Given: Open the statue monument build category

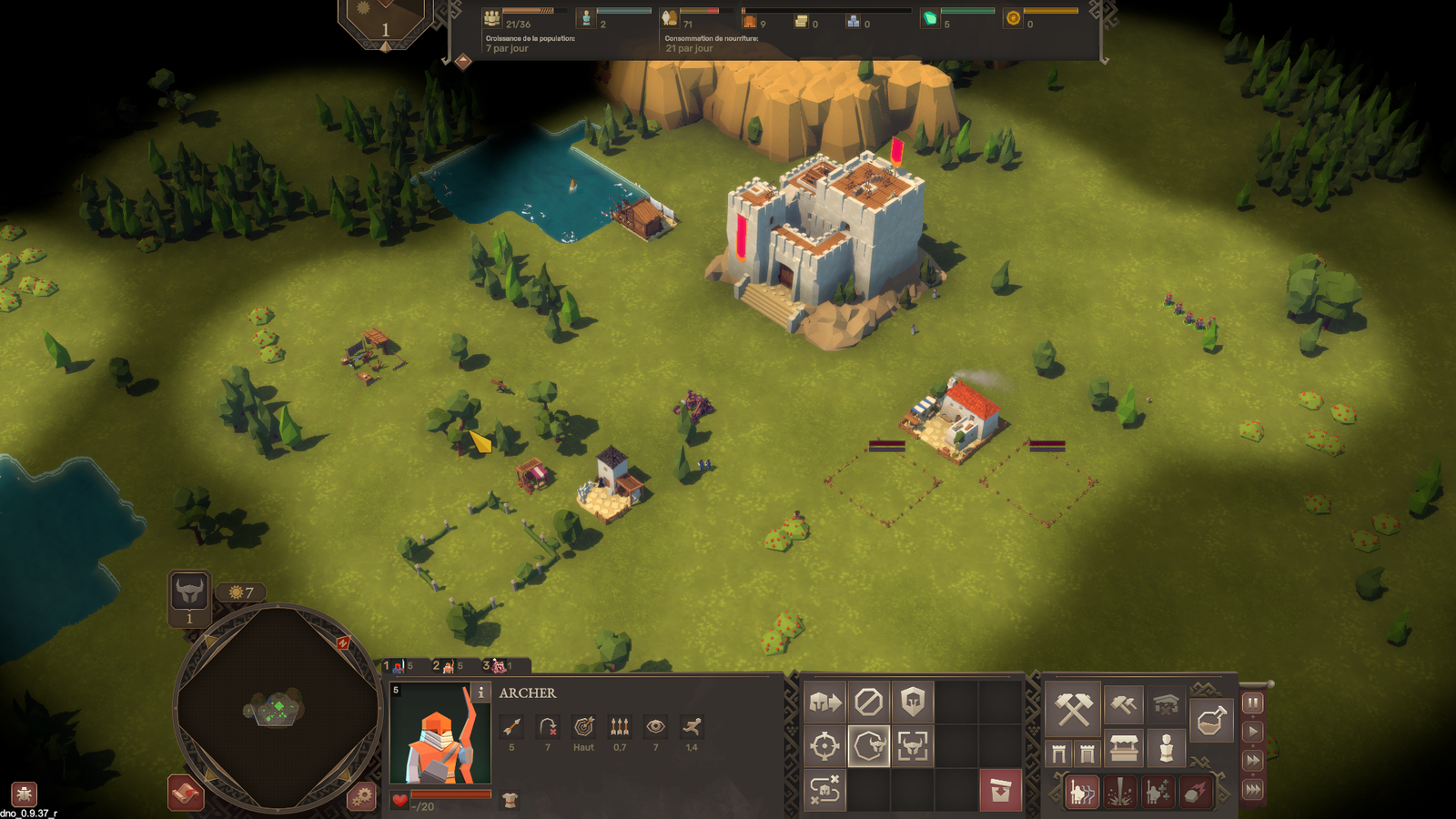Looking at the screenshot, I should click(1166, 750).
